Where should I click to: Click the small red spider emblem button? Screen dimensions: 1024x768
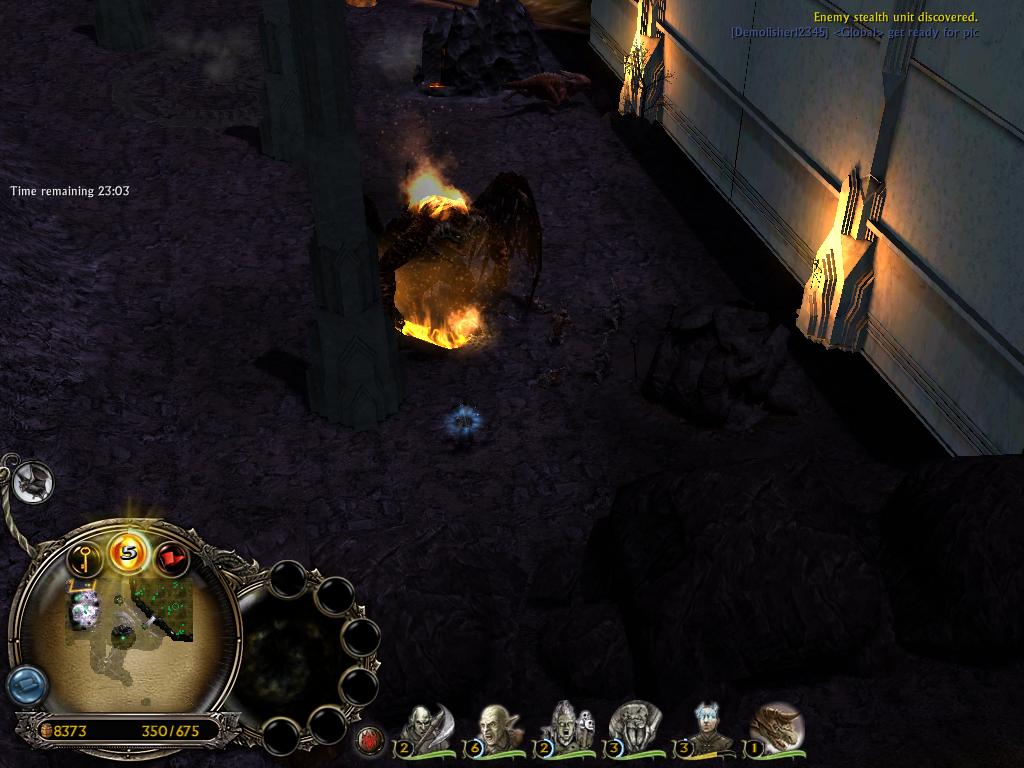coord(370,740)
